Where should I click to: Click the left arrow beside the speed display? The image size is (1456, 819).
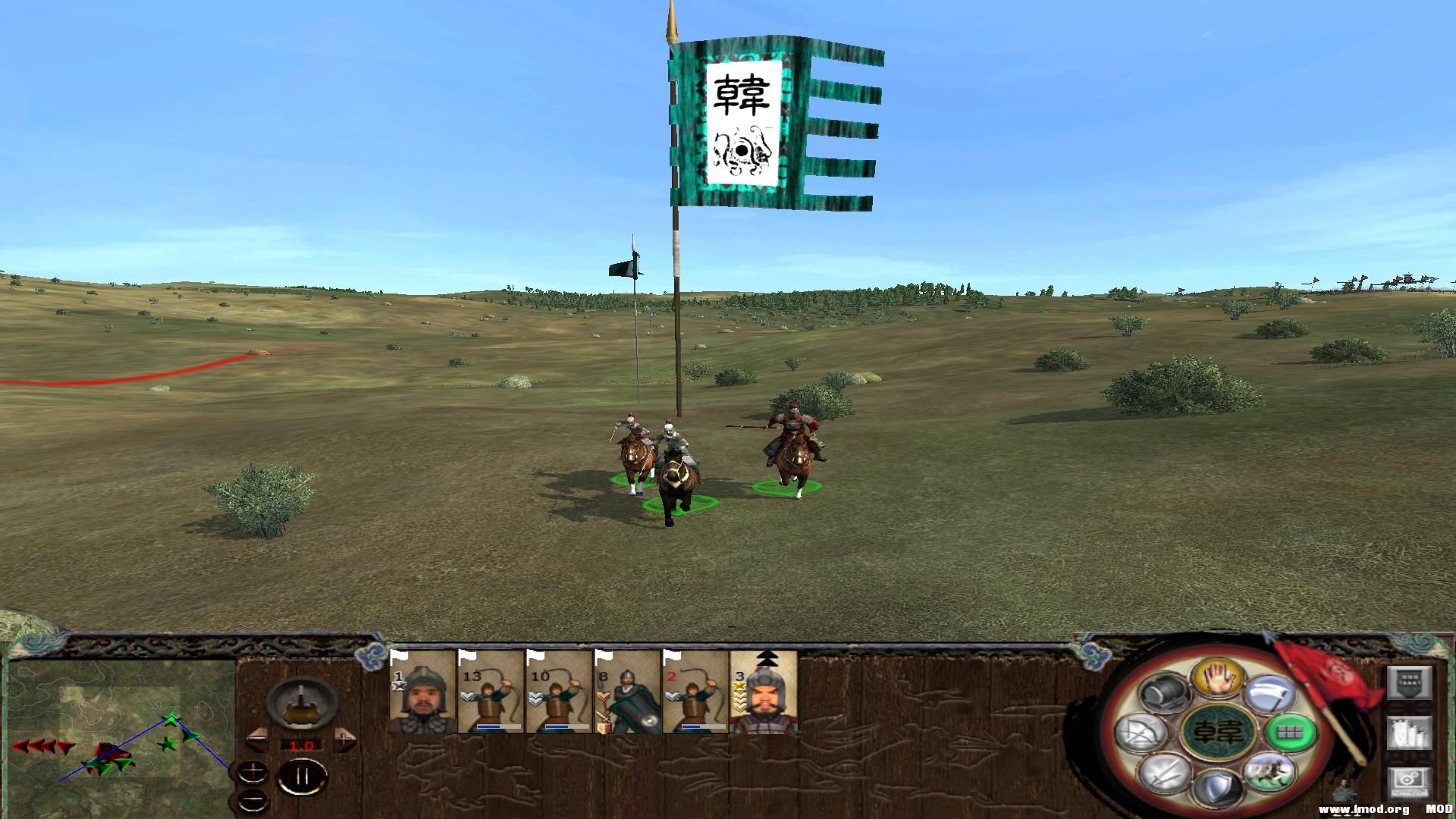(x=257, y=740)
